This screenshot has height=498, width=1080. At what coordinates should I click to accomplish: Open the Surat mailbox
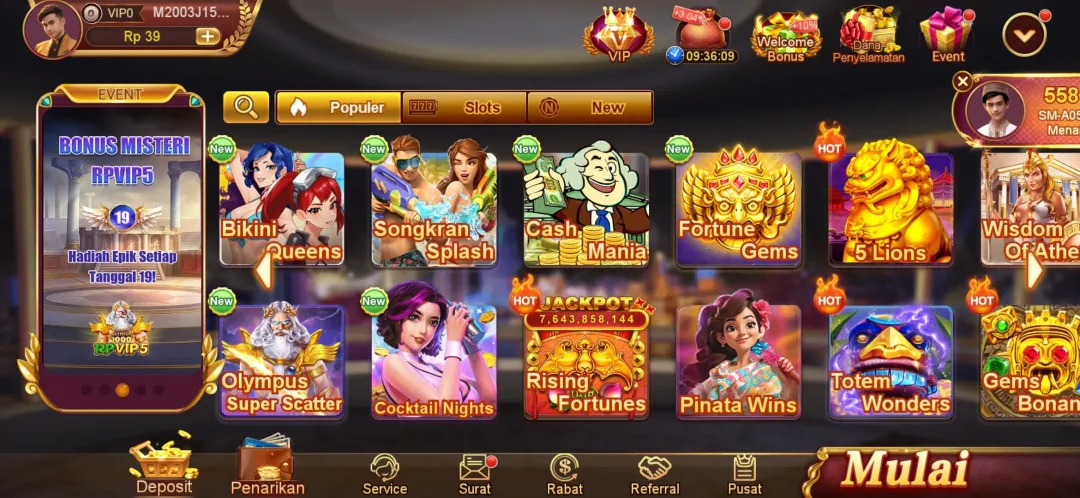pyautogui.click(x=475, y=473)
